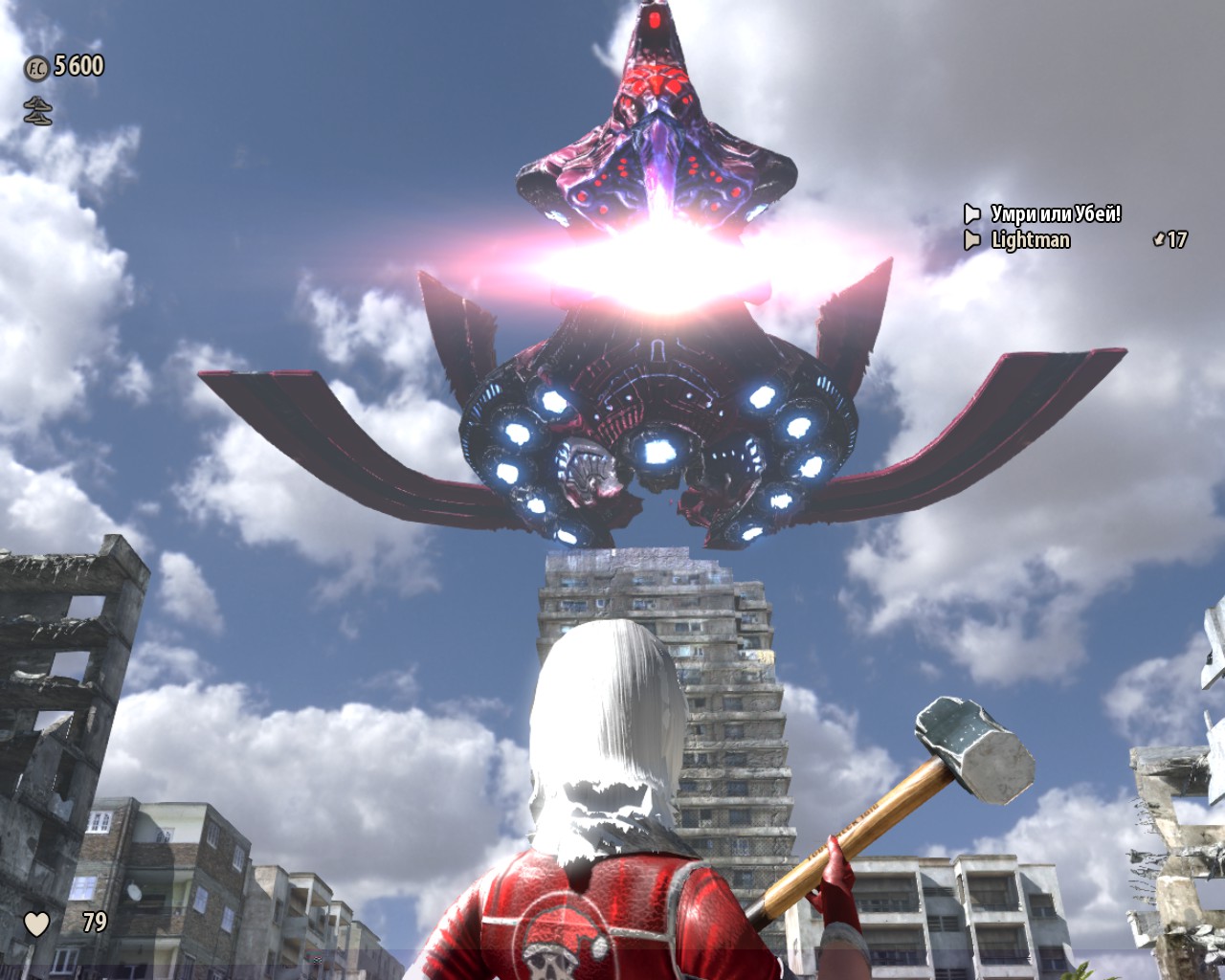Image resolution: width=1225 pixels, height=980 pixels.
Task: Click the sneakers icon under the score
Action: (x=37, y=112)
